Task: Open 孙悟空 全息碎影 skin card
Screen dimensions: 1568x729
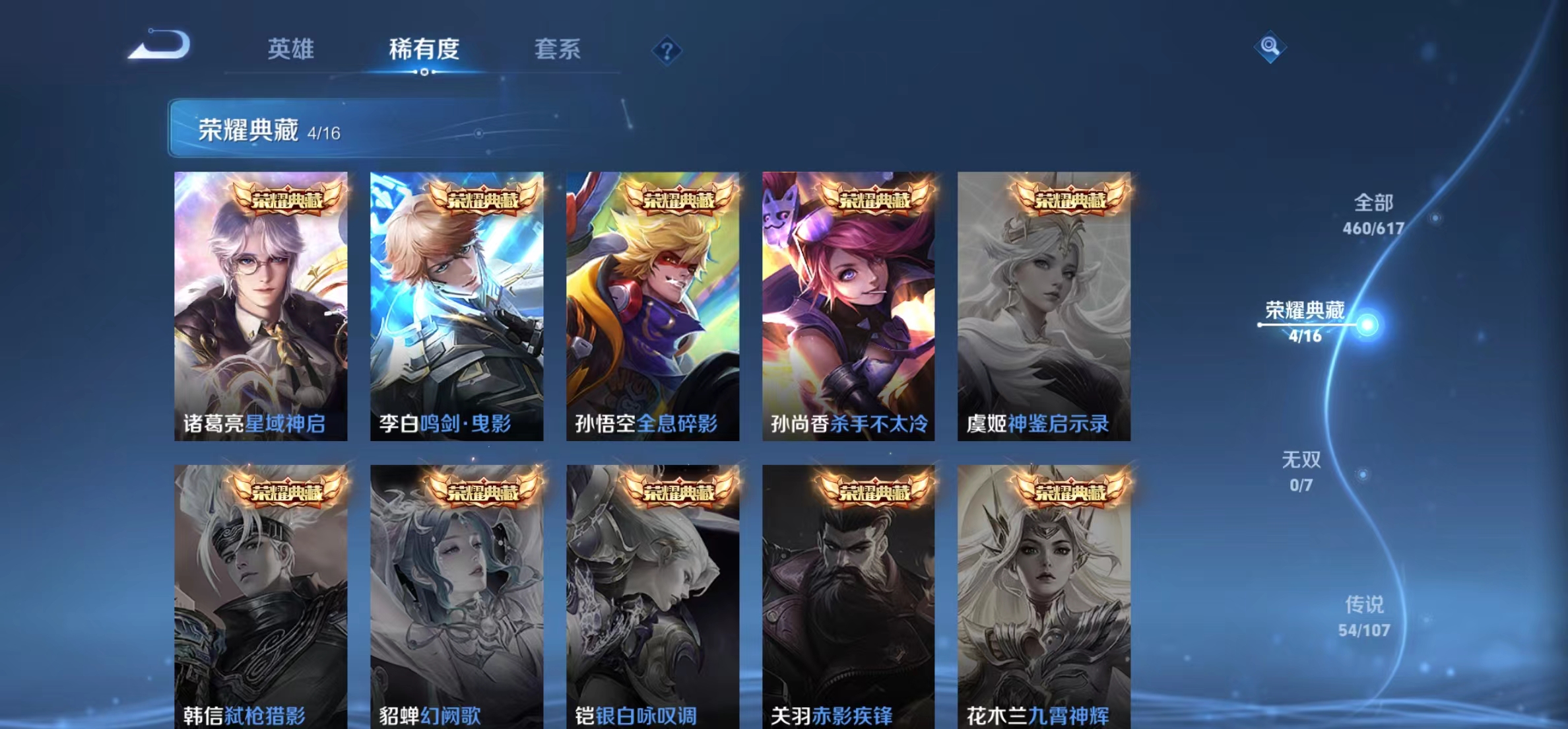Action: click(653, 306)
